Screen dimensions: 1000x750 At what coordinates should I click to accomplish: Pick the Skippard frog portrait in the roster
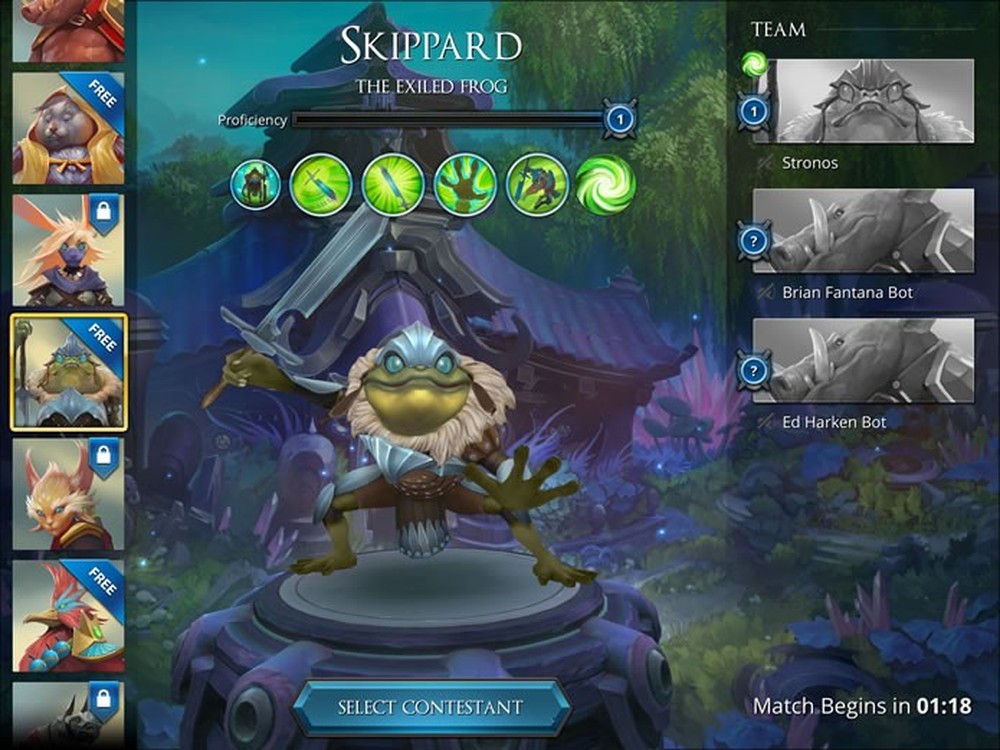pos(68,372)
